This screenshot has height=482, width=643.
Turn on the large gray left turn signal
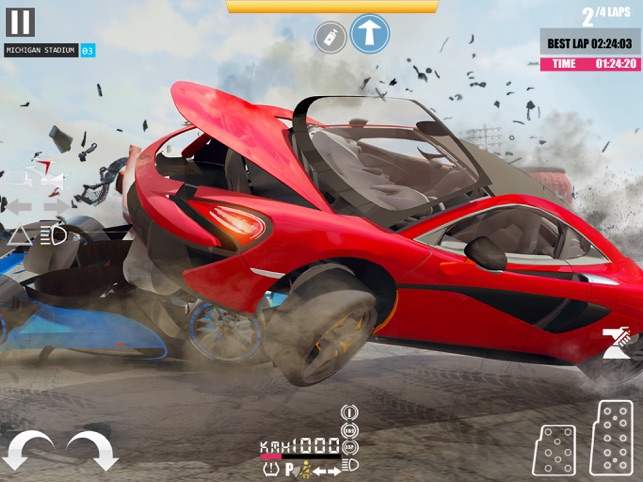point(20,206)
